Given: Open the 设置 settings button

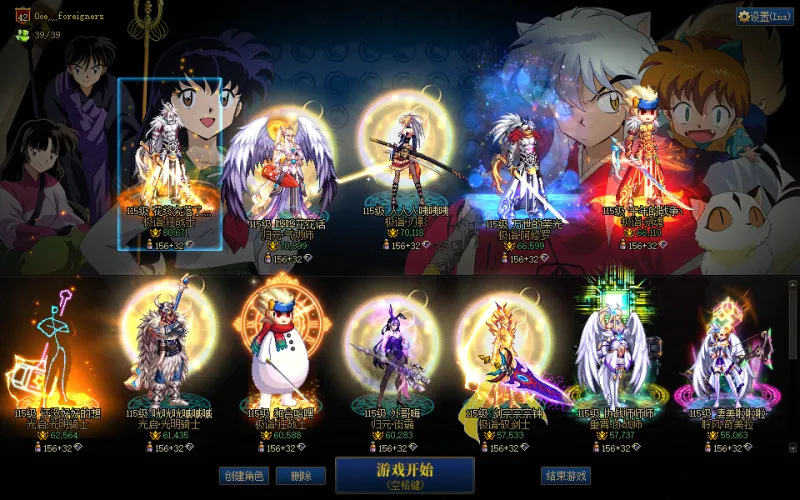Looking at the screenshot, I should (758, 16).
